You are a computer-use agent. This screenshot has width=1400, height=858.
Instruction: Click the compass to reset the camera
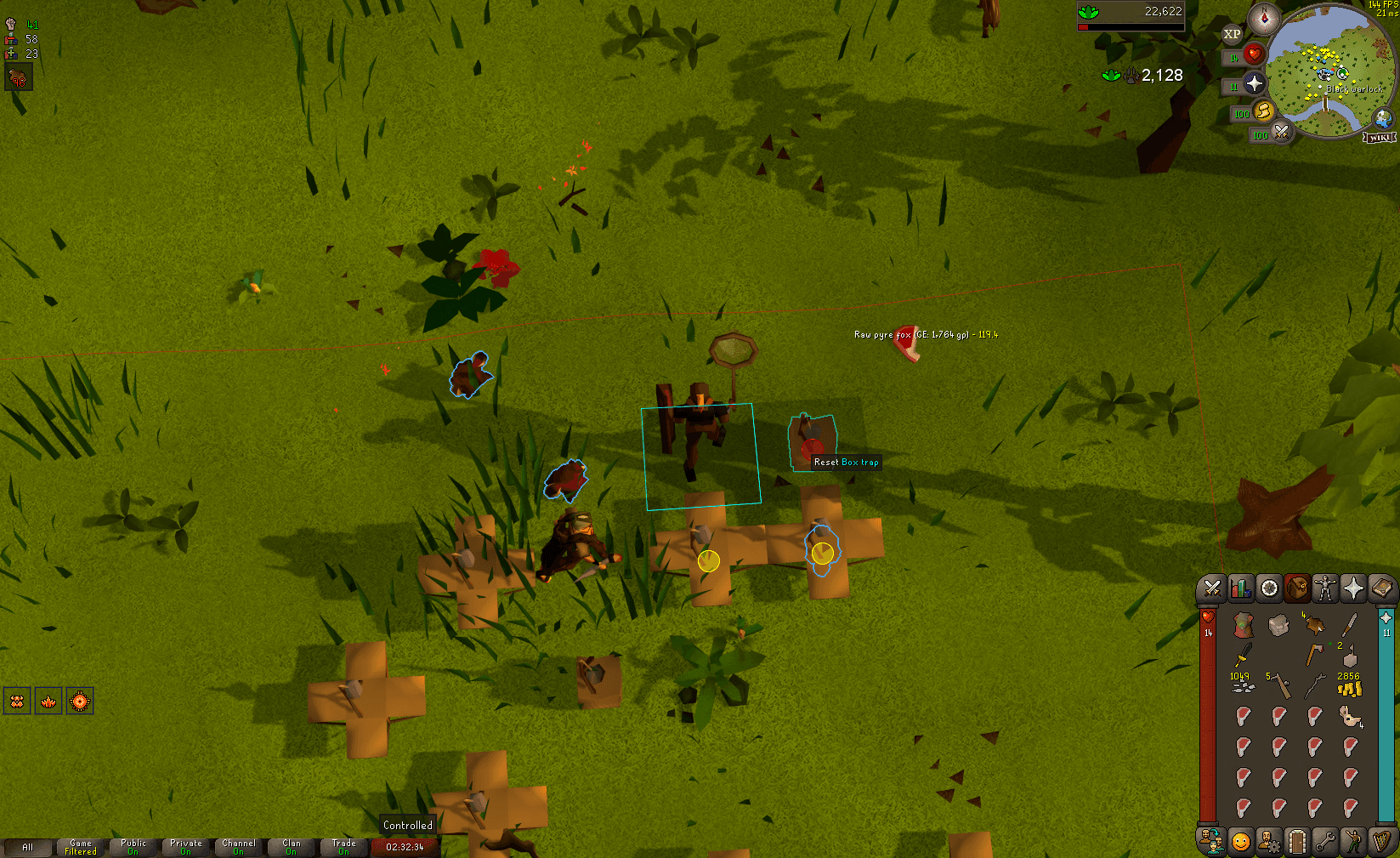click(1263, 19)
